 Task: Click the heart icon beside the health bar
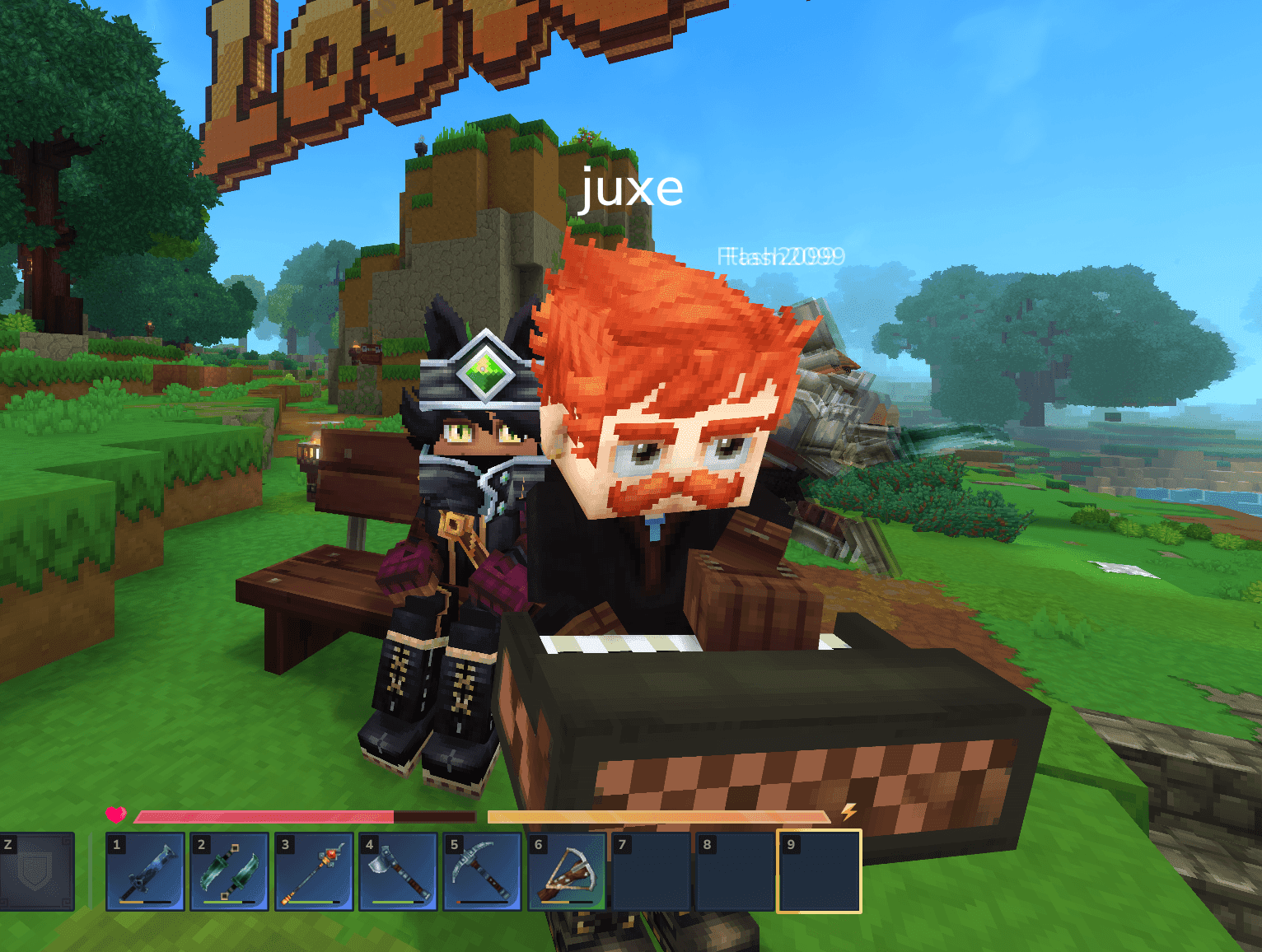click(x=115, y=816)
